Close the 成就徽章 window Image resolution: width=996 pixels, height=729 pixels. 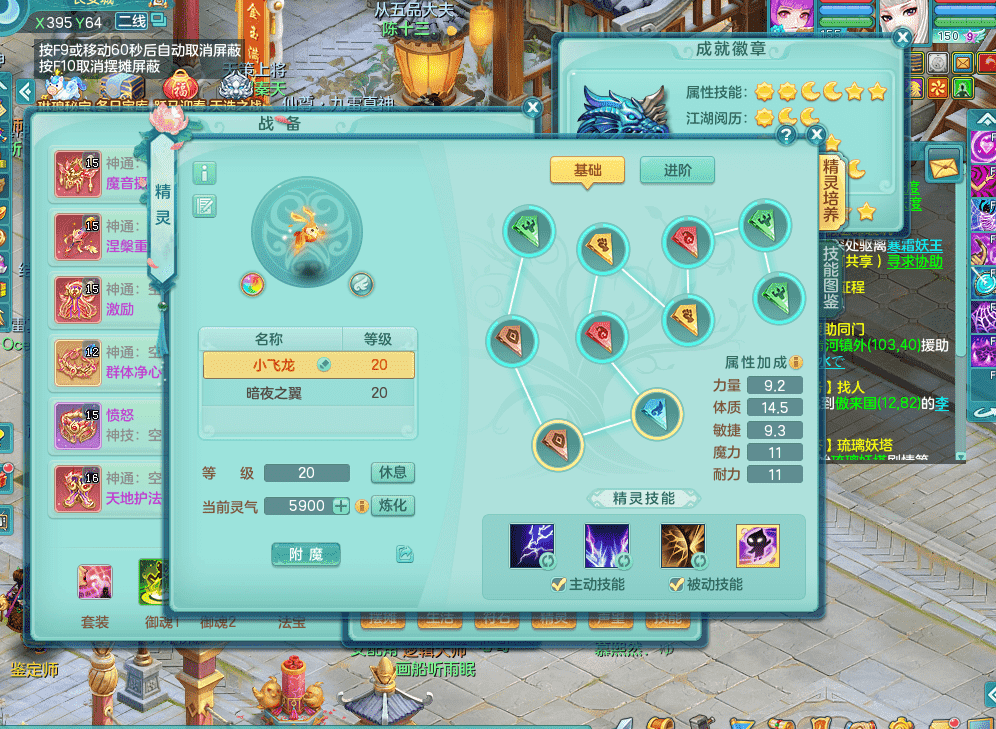tap(902, 38)
